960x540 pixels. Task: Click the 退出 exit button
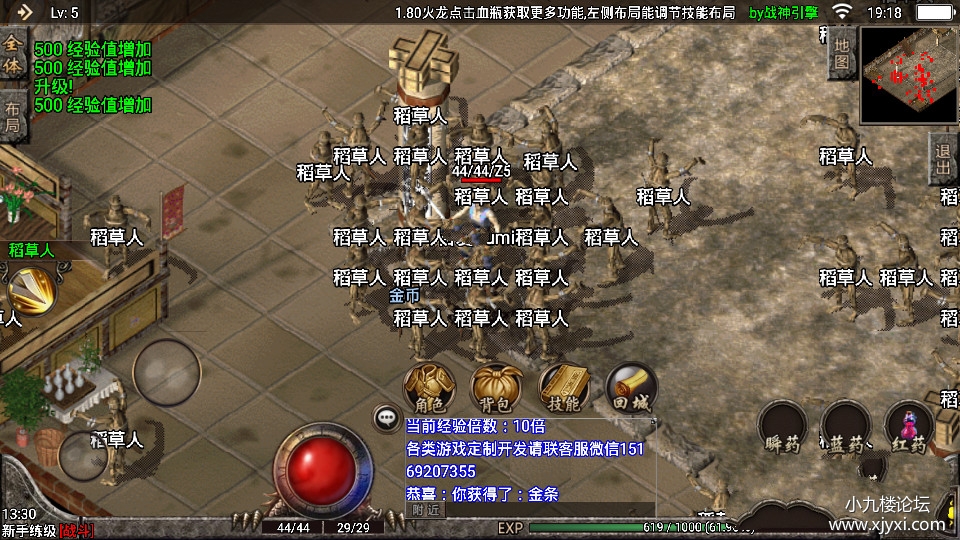pos(943,160)
